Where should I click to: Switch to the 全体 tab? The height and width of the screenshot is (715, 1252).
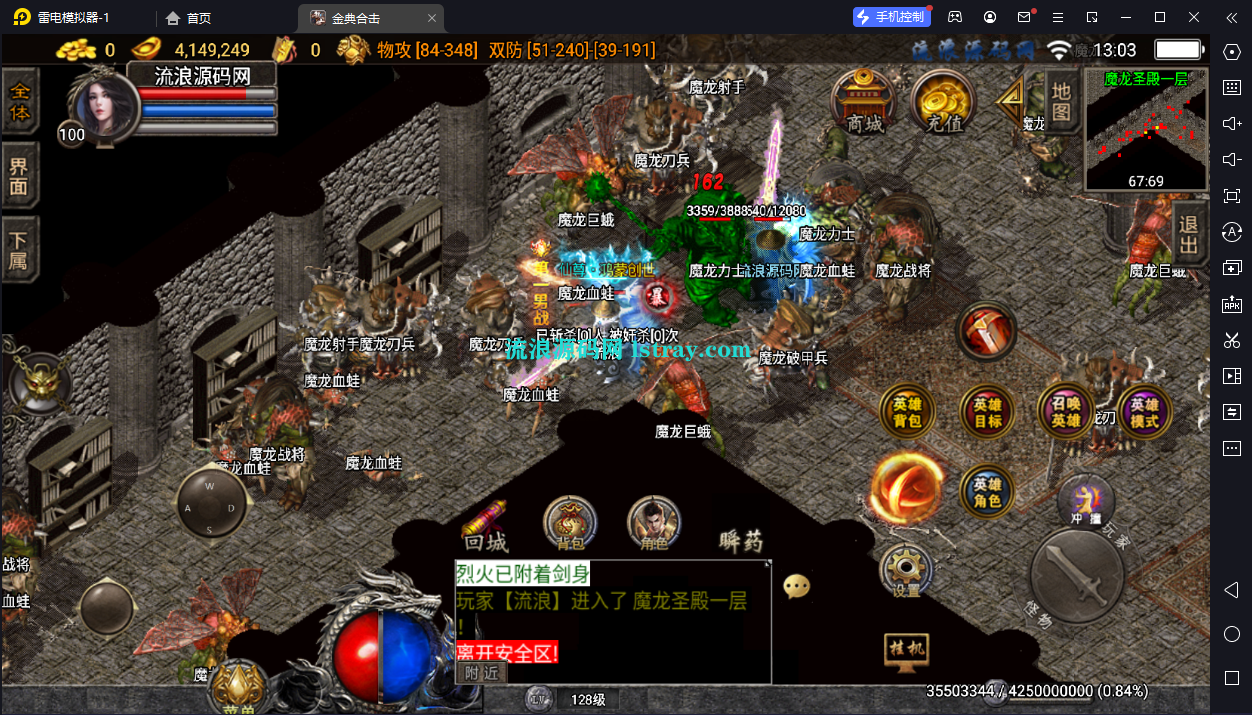pyautogui.click(x=20, y=101)
